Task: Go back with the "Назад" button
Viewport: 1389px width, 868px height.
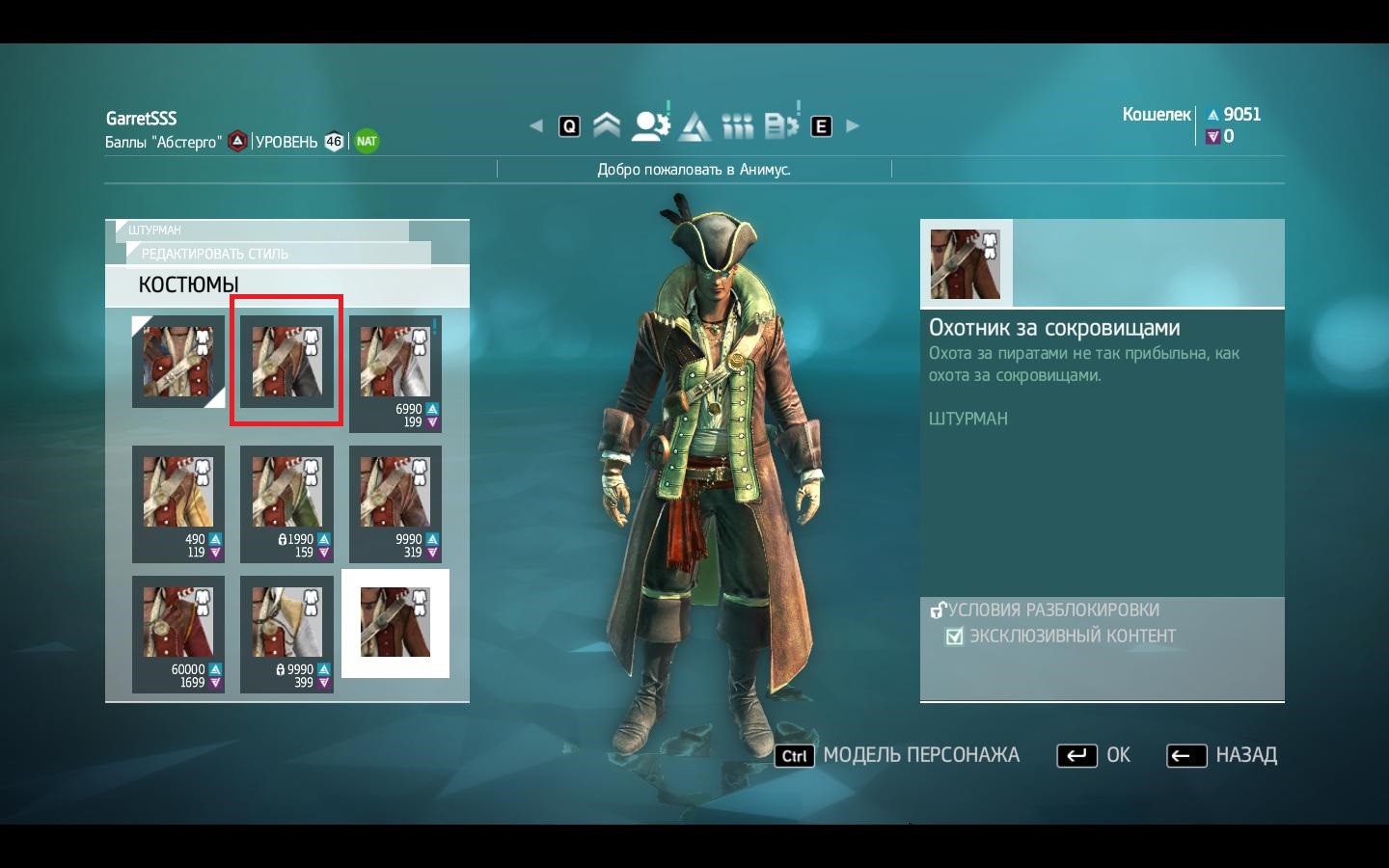Action: coord(1222,755)
